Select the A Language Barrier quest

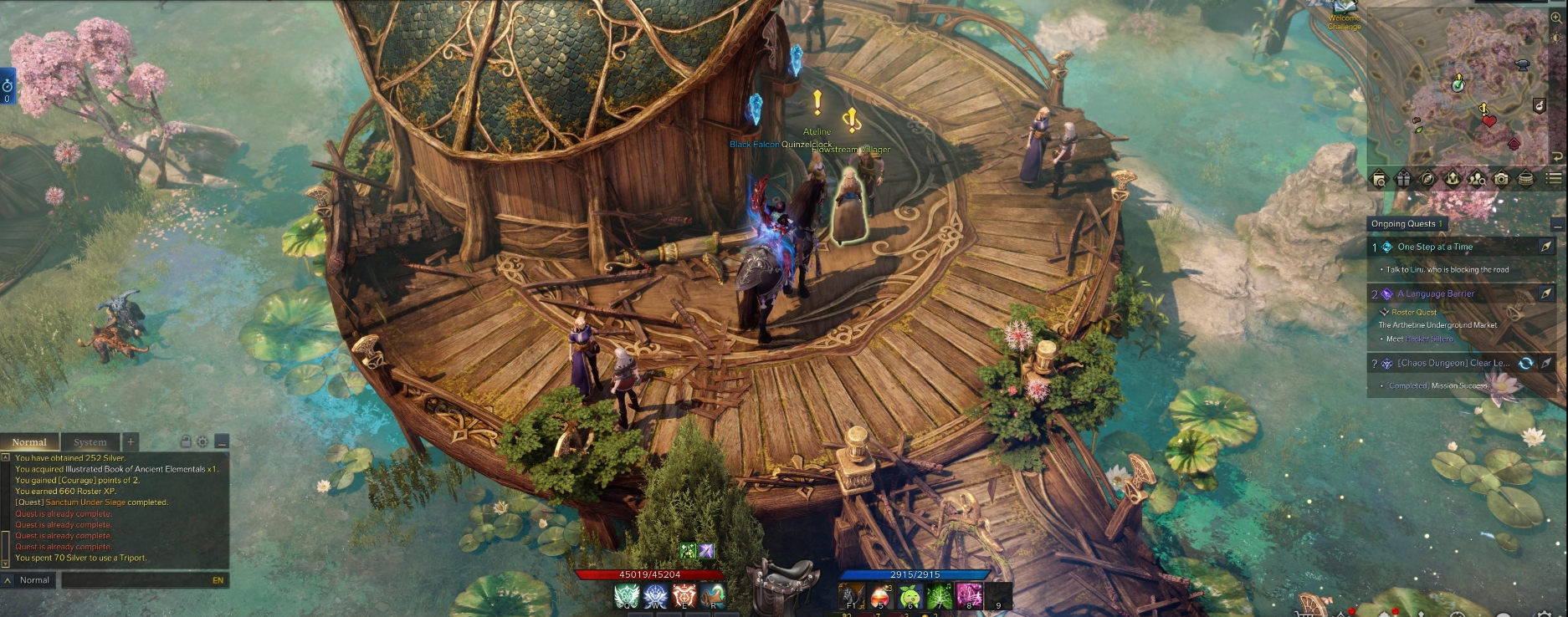1436,294
